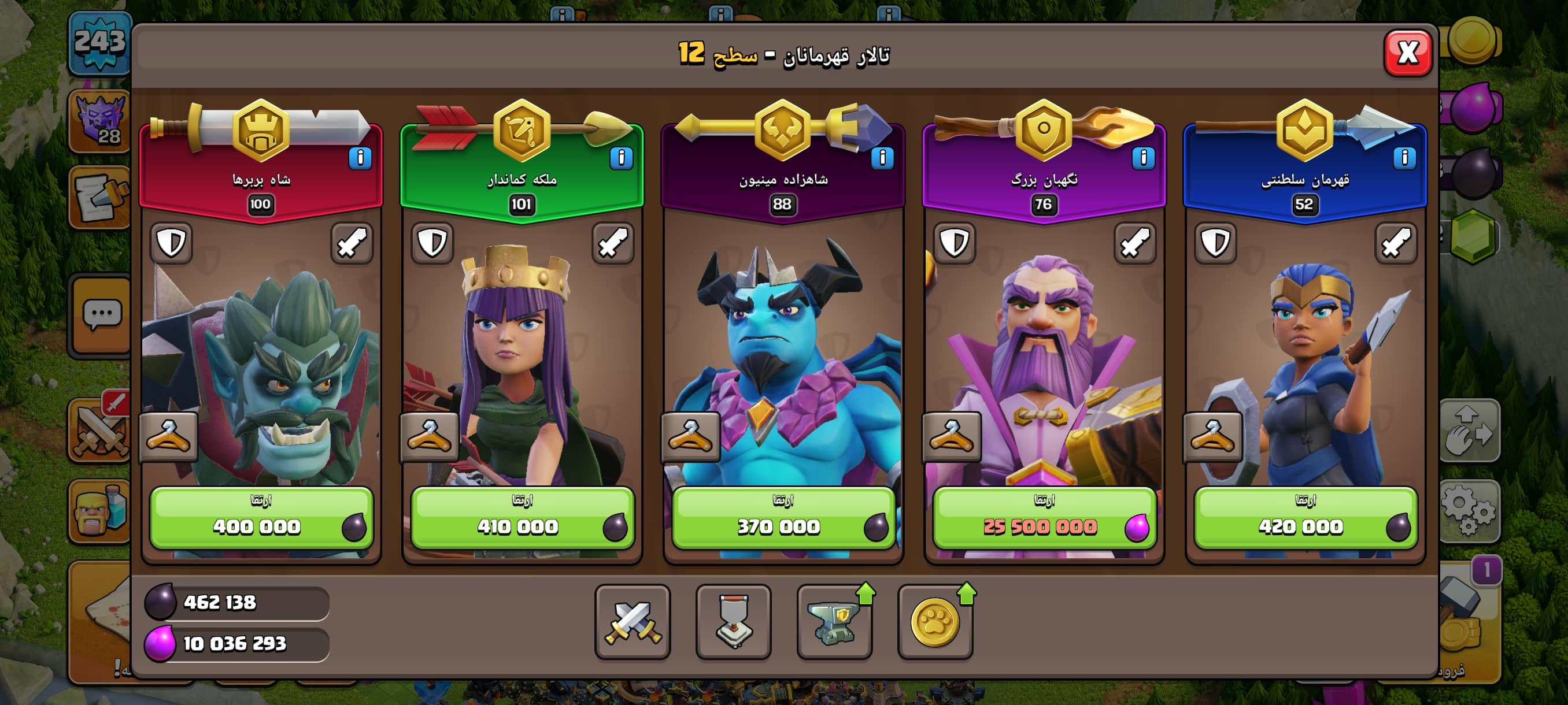Upgrade Barbarian King for 400 000 dark elixir
This screenshot has width=1568, height=705.
[261, 518]
